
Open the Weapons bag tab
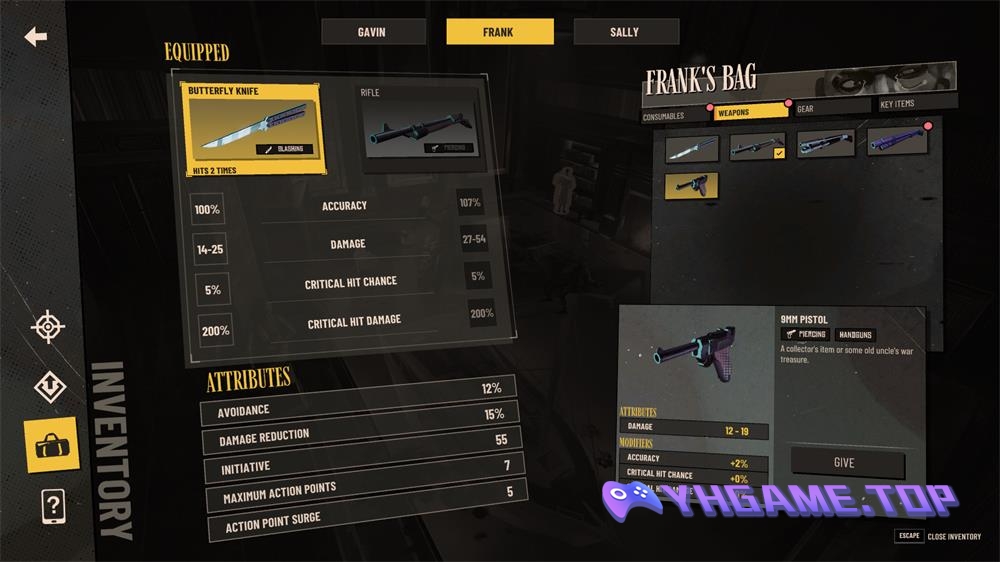pyautogui.click(x=747, y=112)
